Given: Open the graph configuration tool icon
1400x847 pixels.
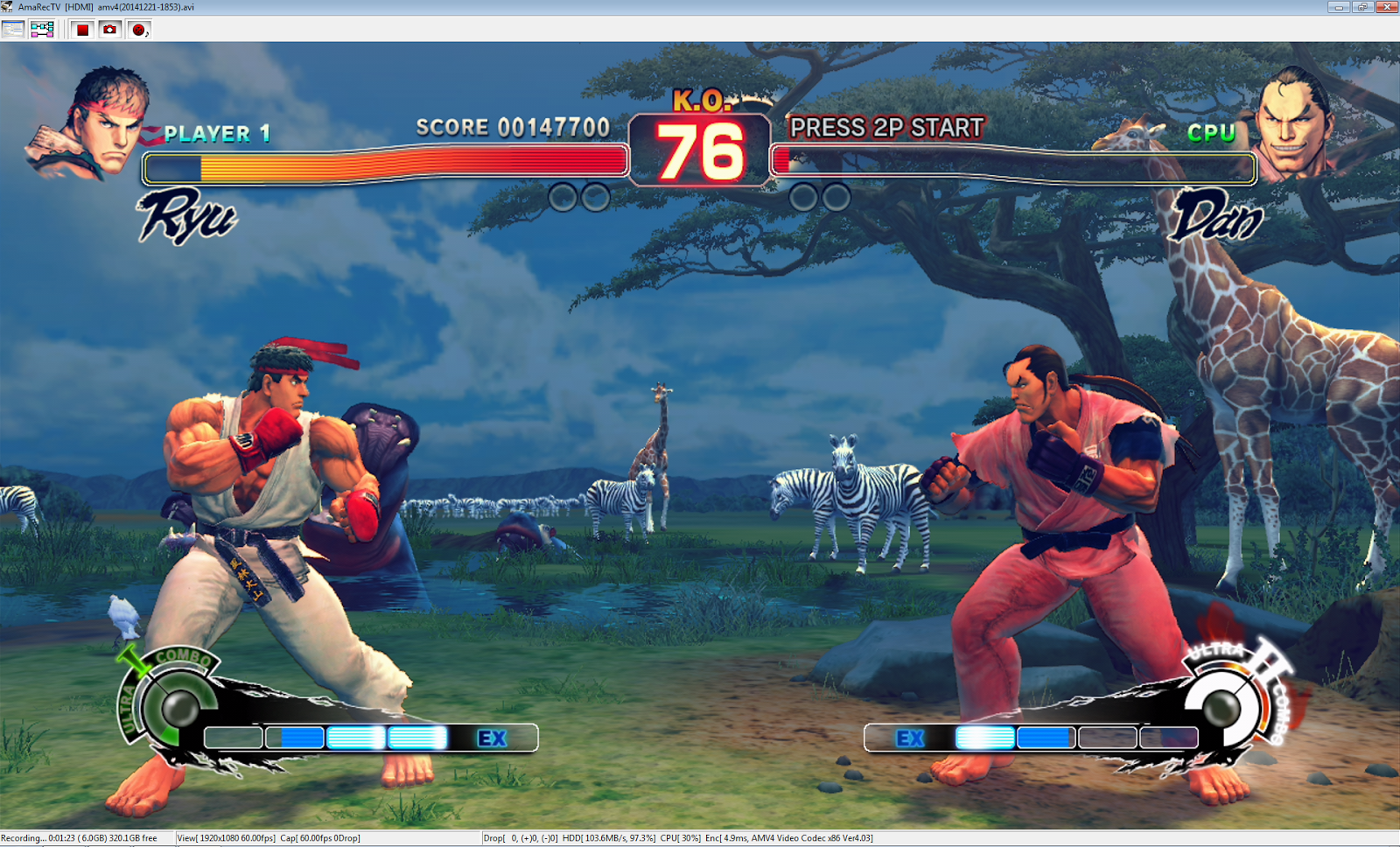Looking at the screenshot, I should (41, 28).
